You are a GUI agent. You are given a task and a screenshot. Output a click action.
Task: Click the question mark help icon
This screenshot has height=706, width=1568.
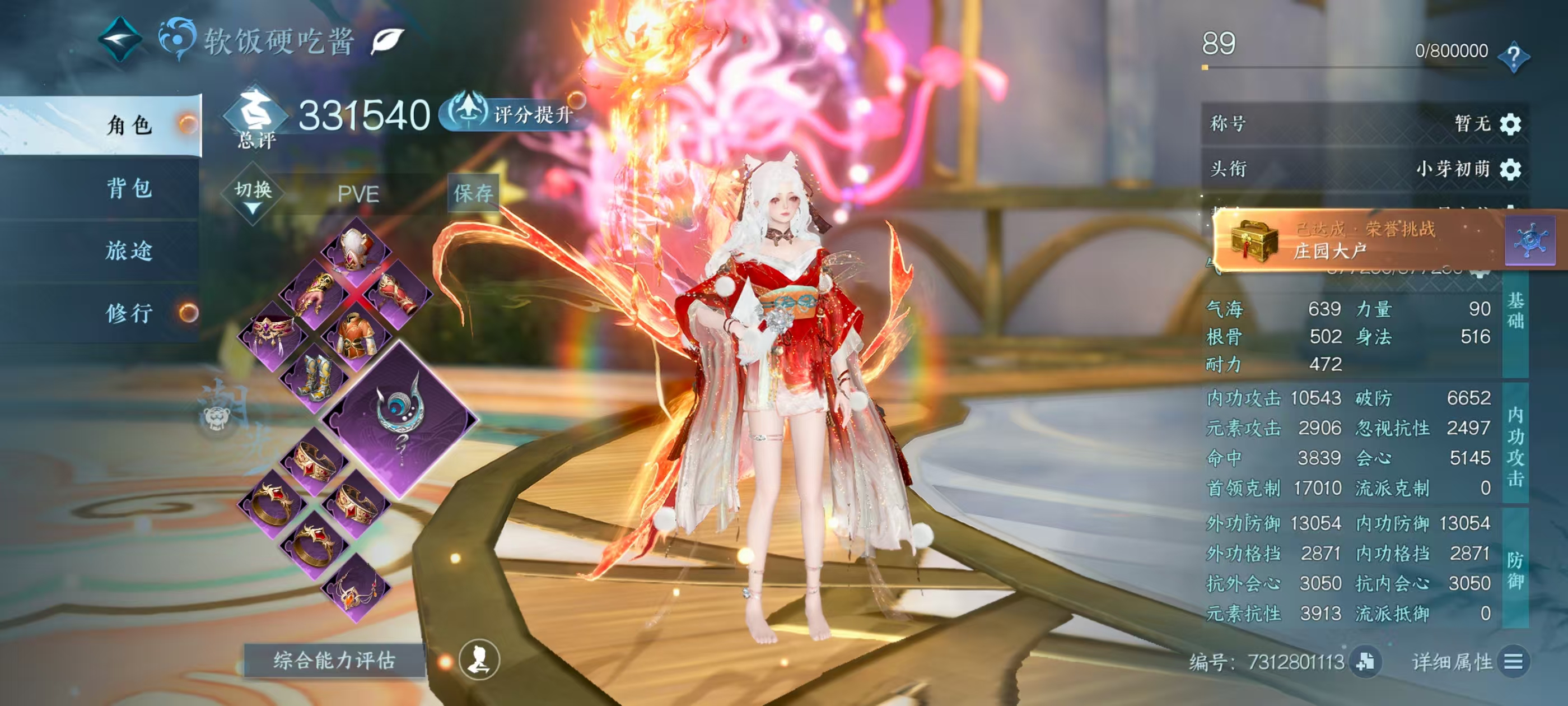point(1513,56)
